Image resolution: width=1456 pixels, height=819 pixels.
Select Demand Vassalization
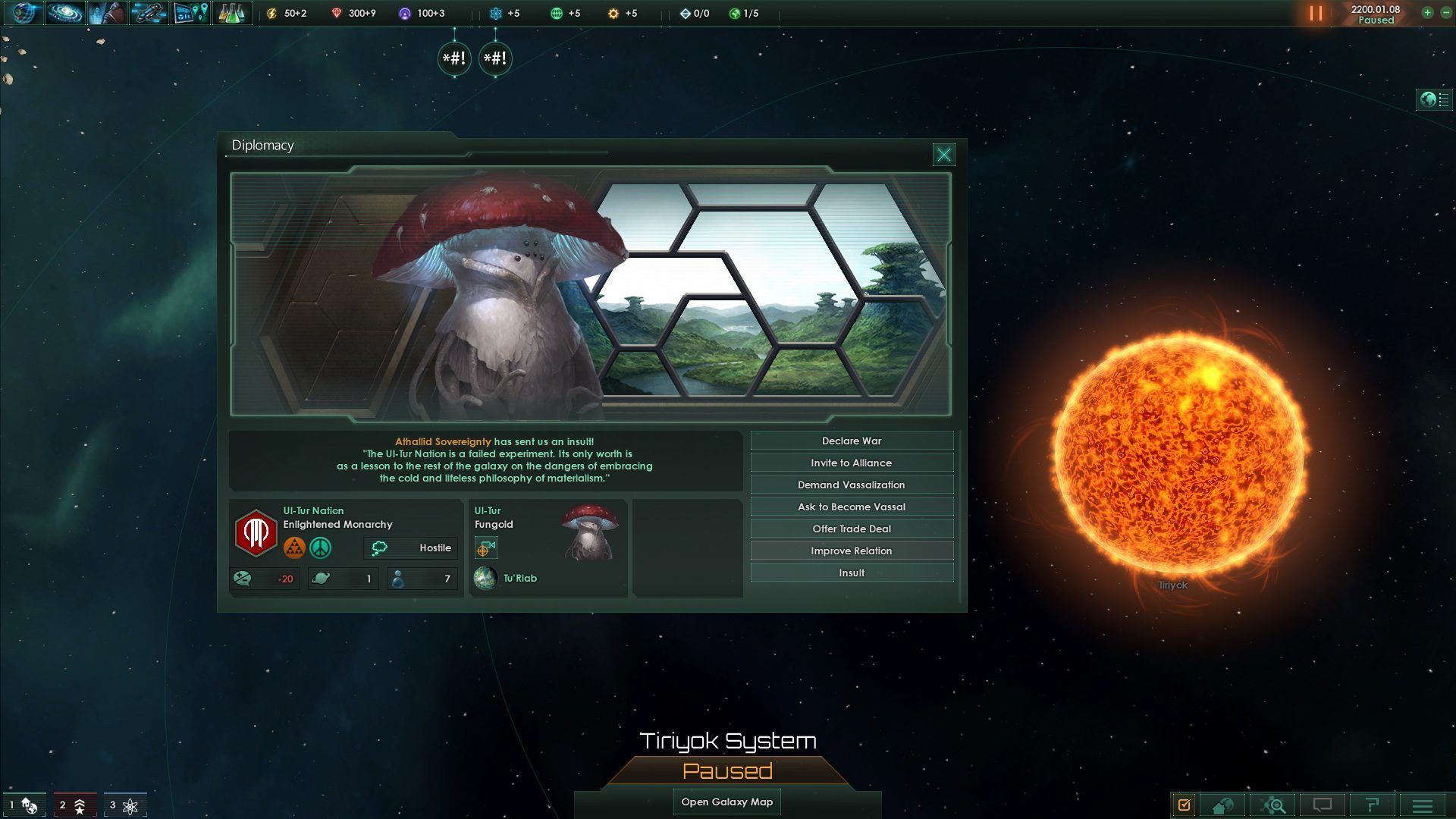(x=852, y=485)
